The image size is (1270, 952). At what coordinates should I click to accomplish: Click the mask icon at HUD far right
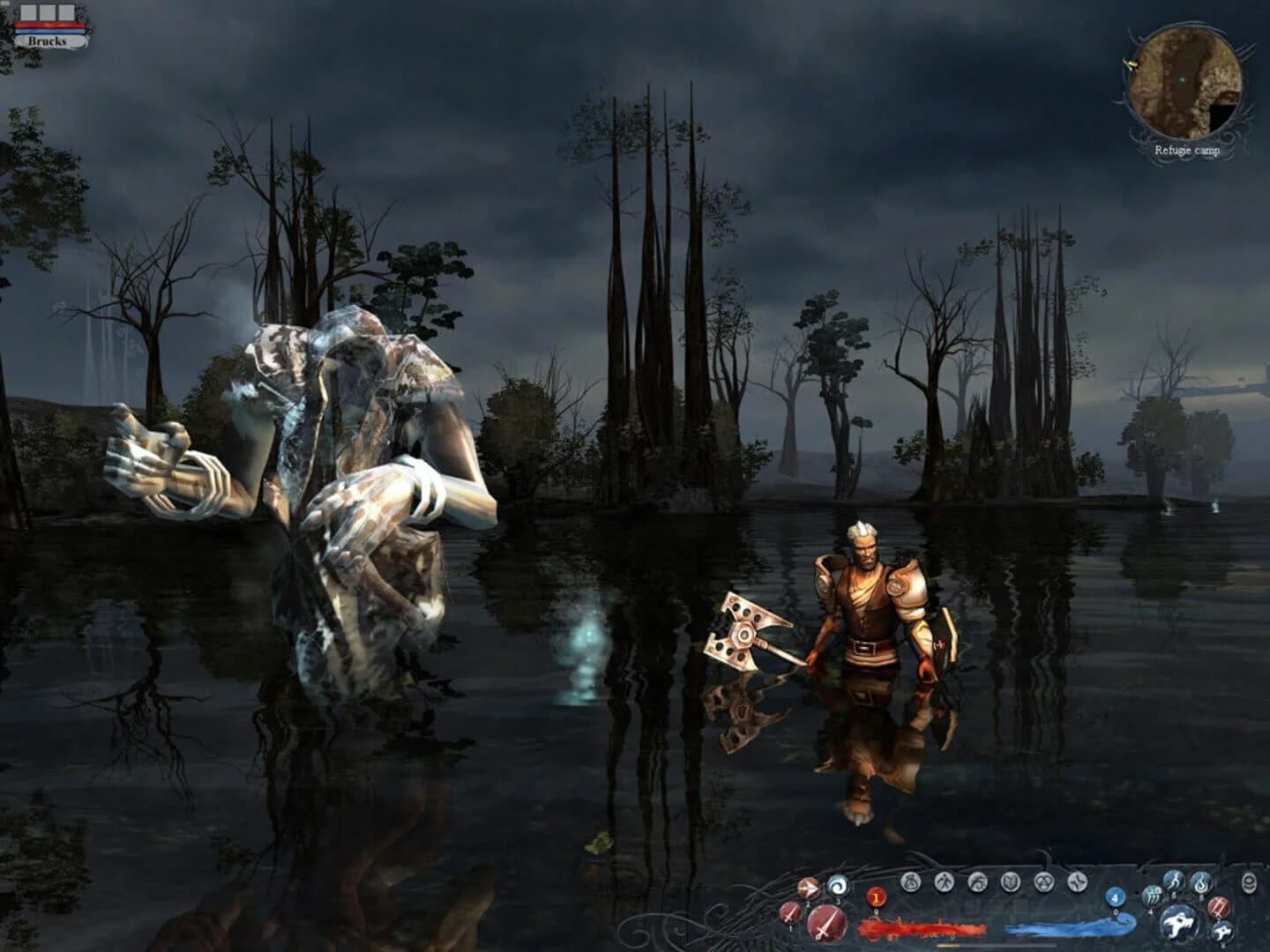tap(1250, 881)
